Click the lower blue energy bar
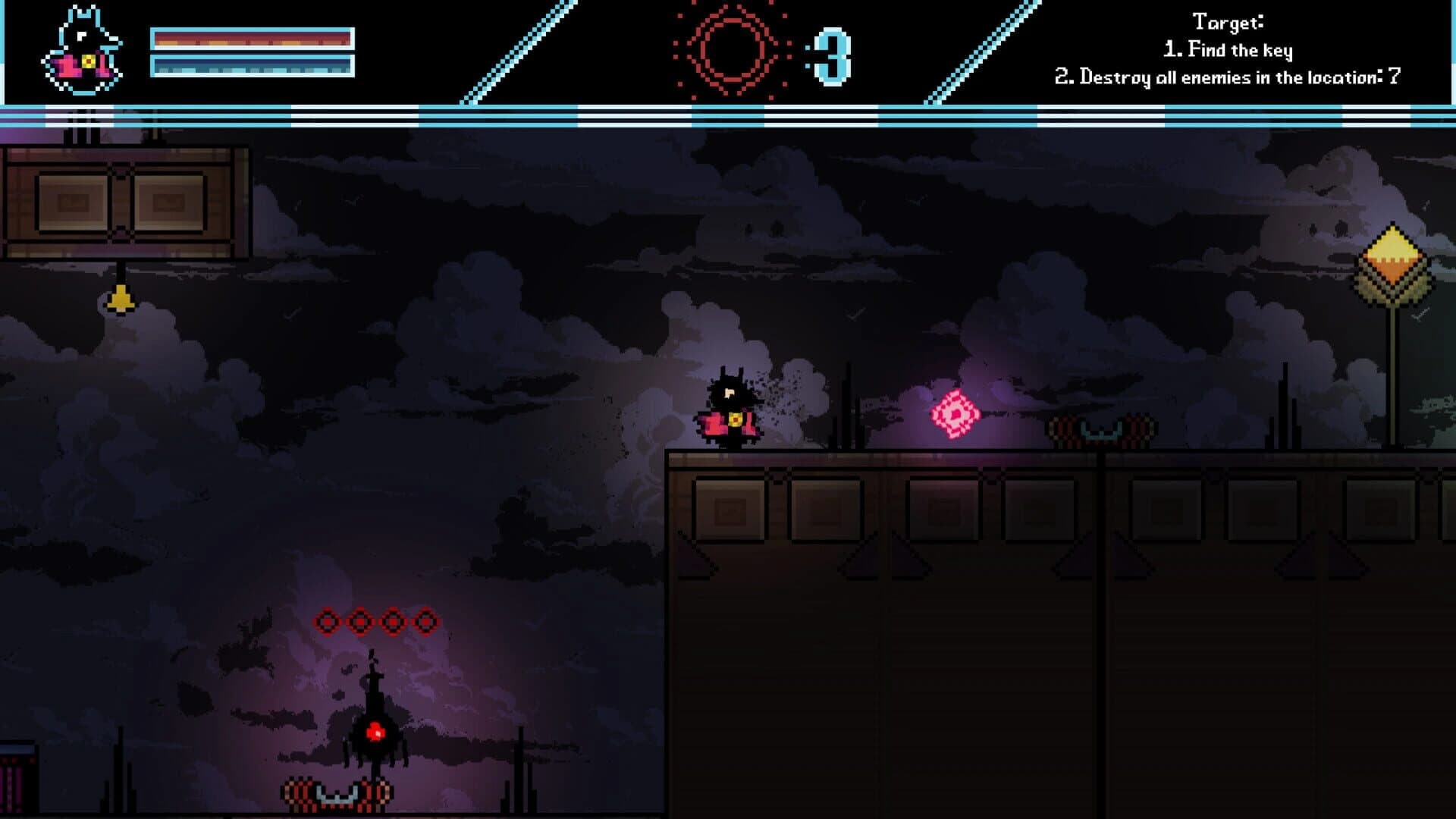Viewport: 1456px width, 819px height. coord(253,67)
